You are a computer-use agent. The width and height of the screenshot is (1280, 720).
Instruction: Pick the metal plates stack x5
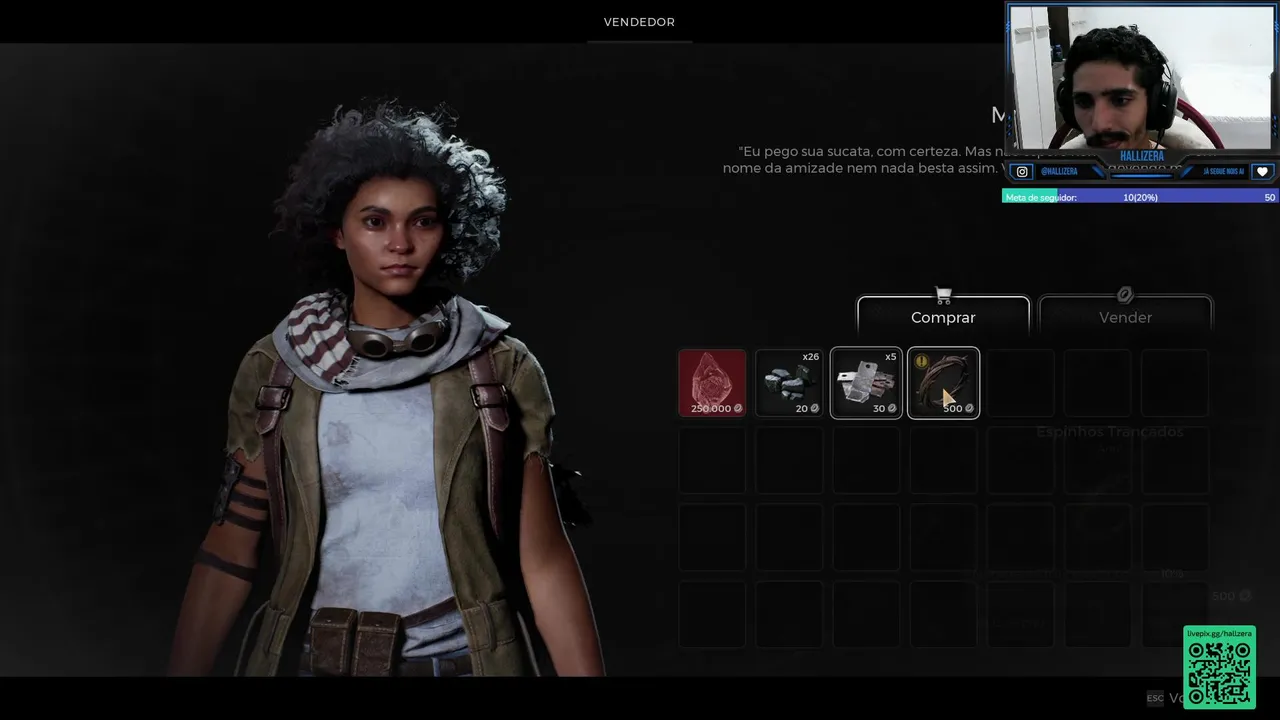click(x=866, y=382)
